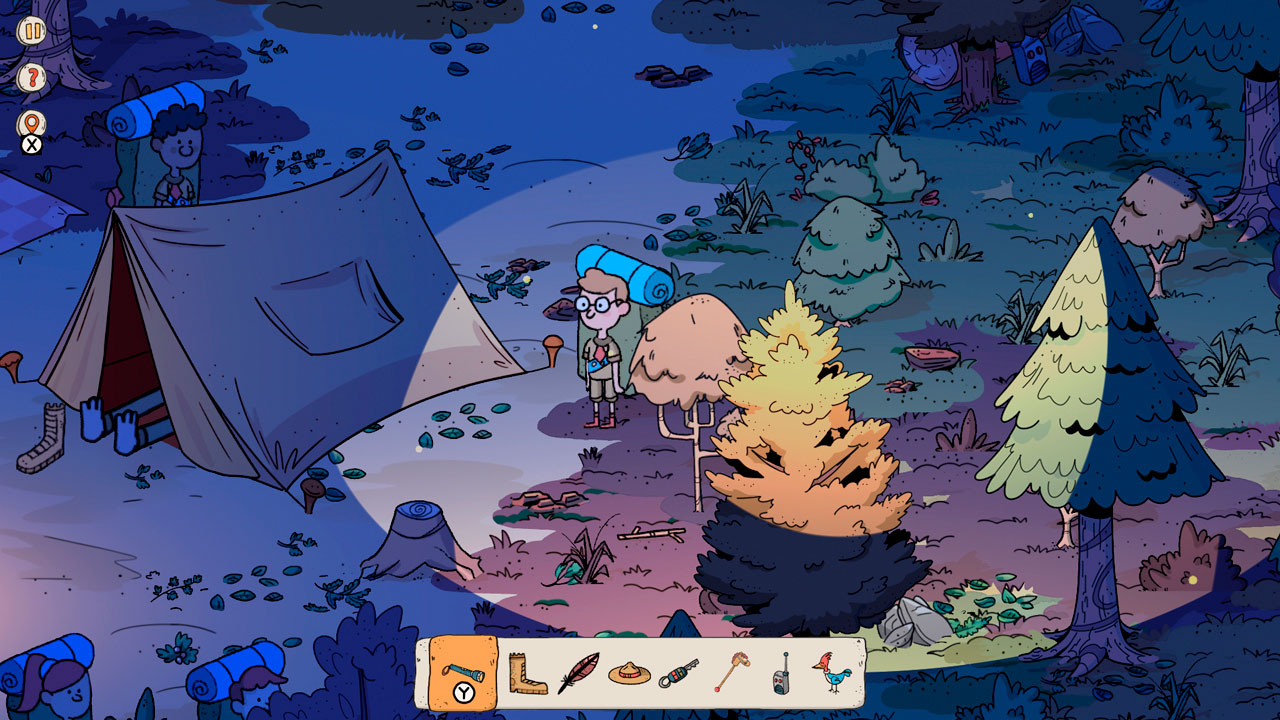1280x720 pixels.
Task: Choose the hobby horse stick toy
Action: 730,673
